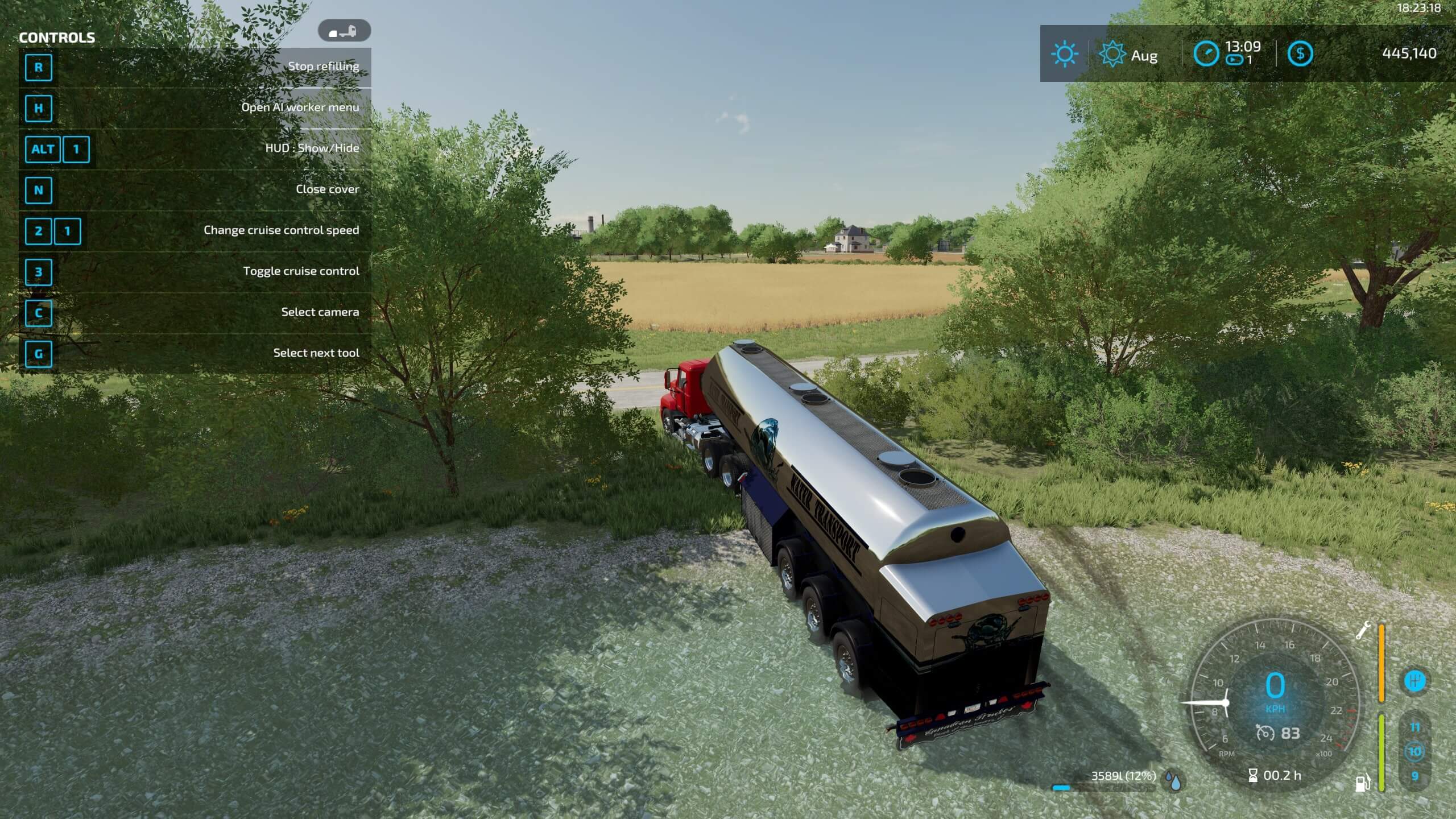Open the dollar money icon

(x=1300, y=54)
